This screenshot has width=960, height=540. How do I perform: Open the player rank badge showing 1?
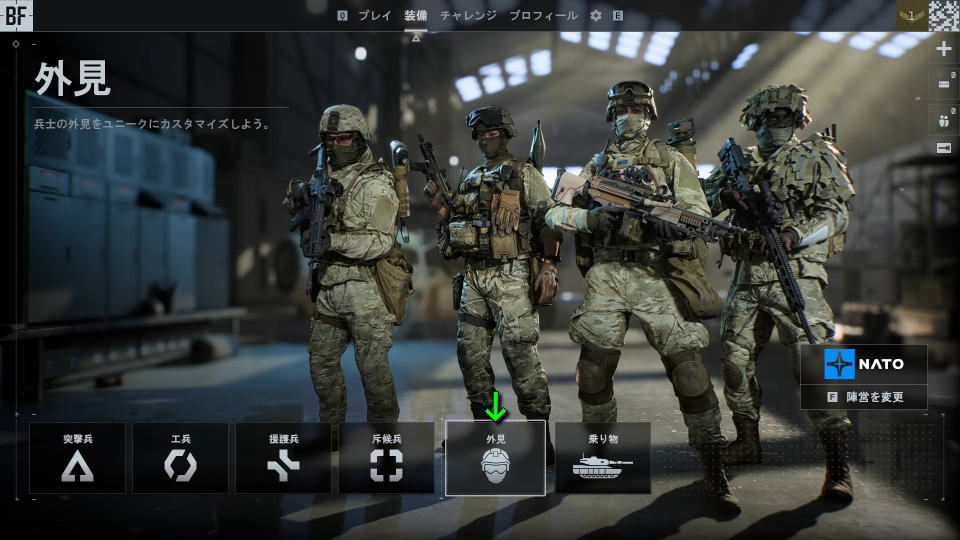(x=911, y=14)
